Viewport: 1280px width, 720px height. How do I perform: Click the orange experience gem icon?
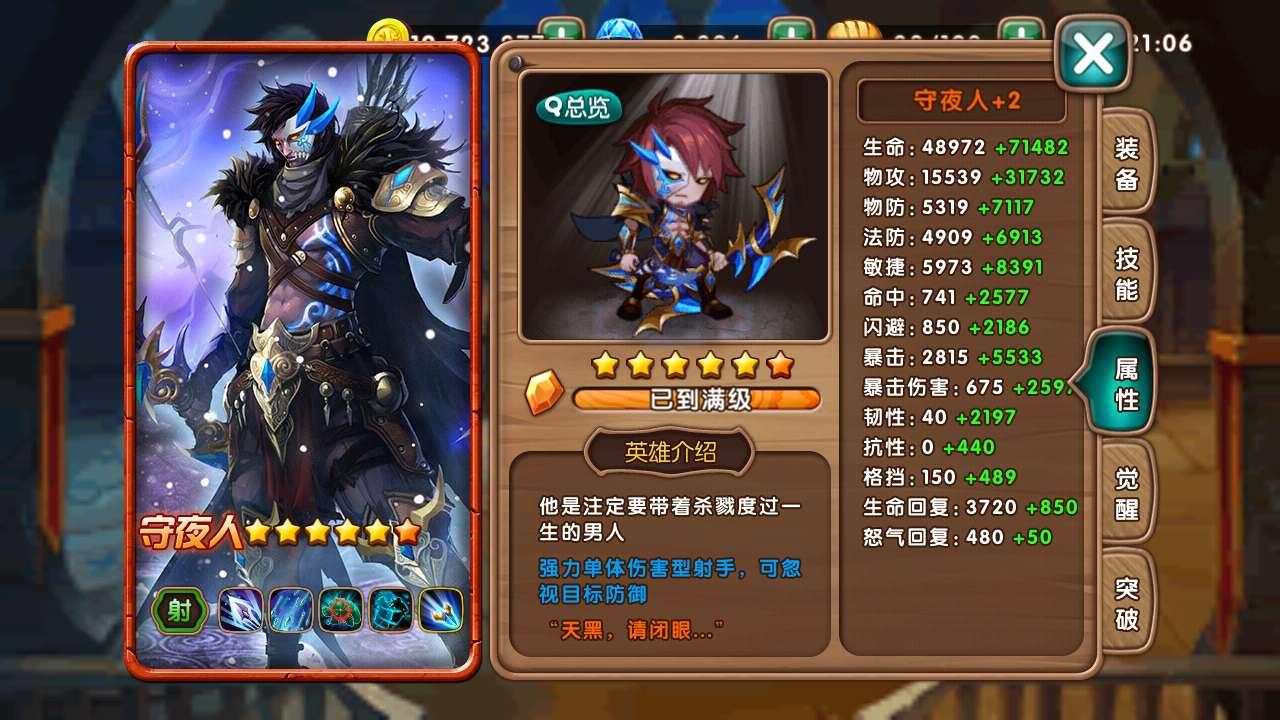(545, 393)
